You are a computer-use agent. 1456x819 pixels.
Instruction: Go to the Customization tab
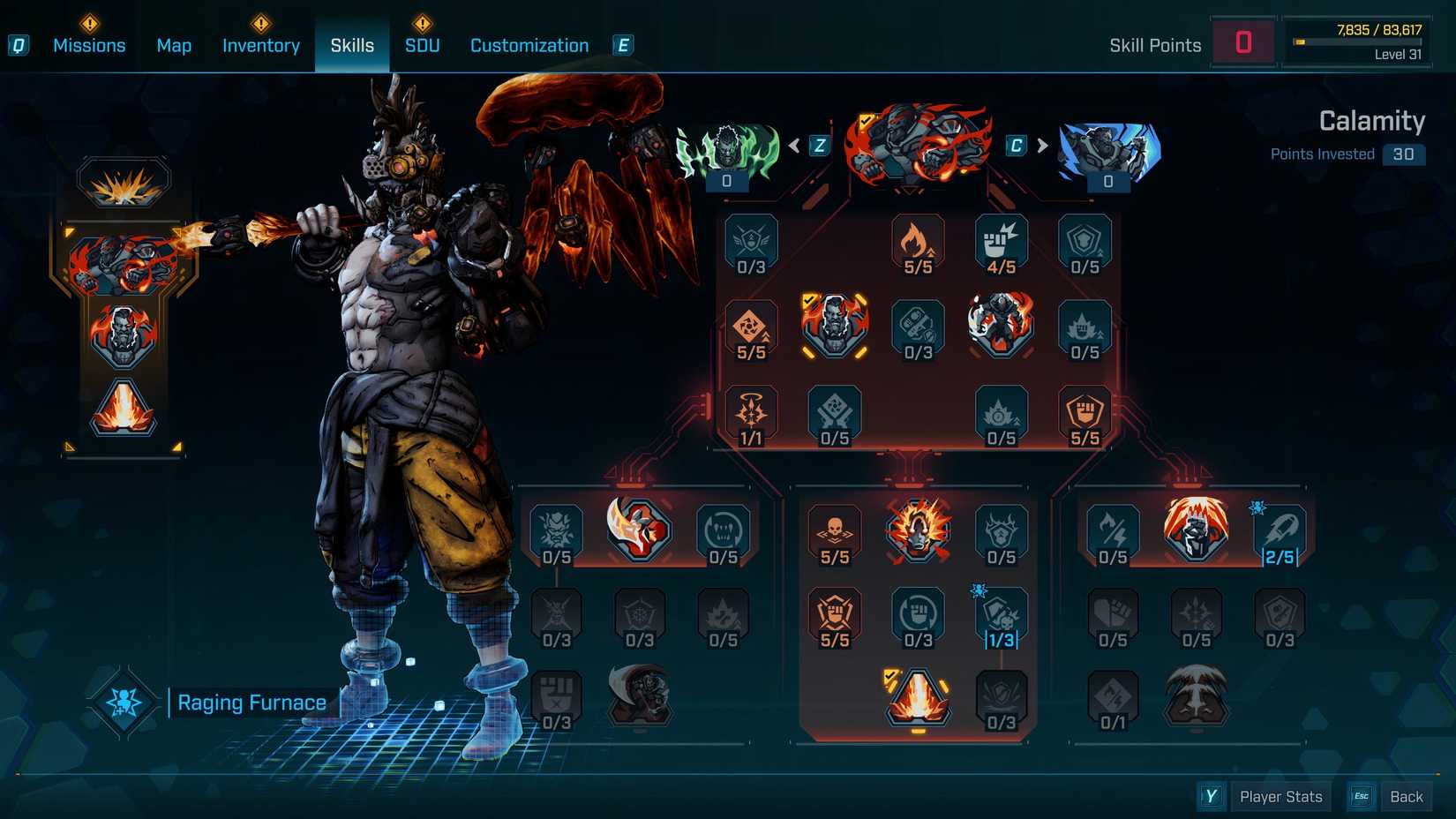529,45
